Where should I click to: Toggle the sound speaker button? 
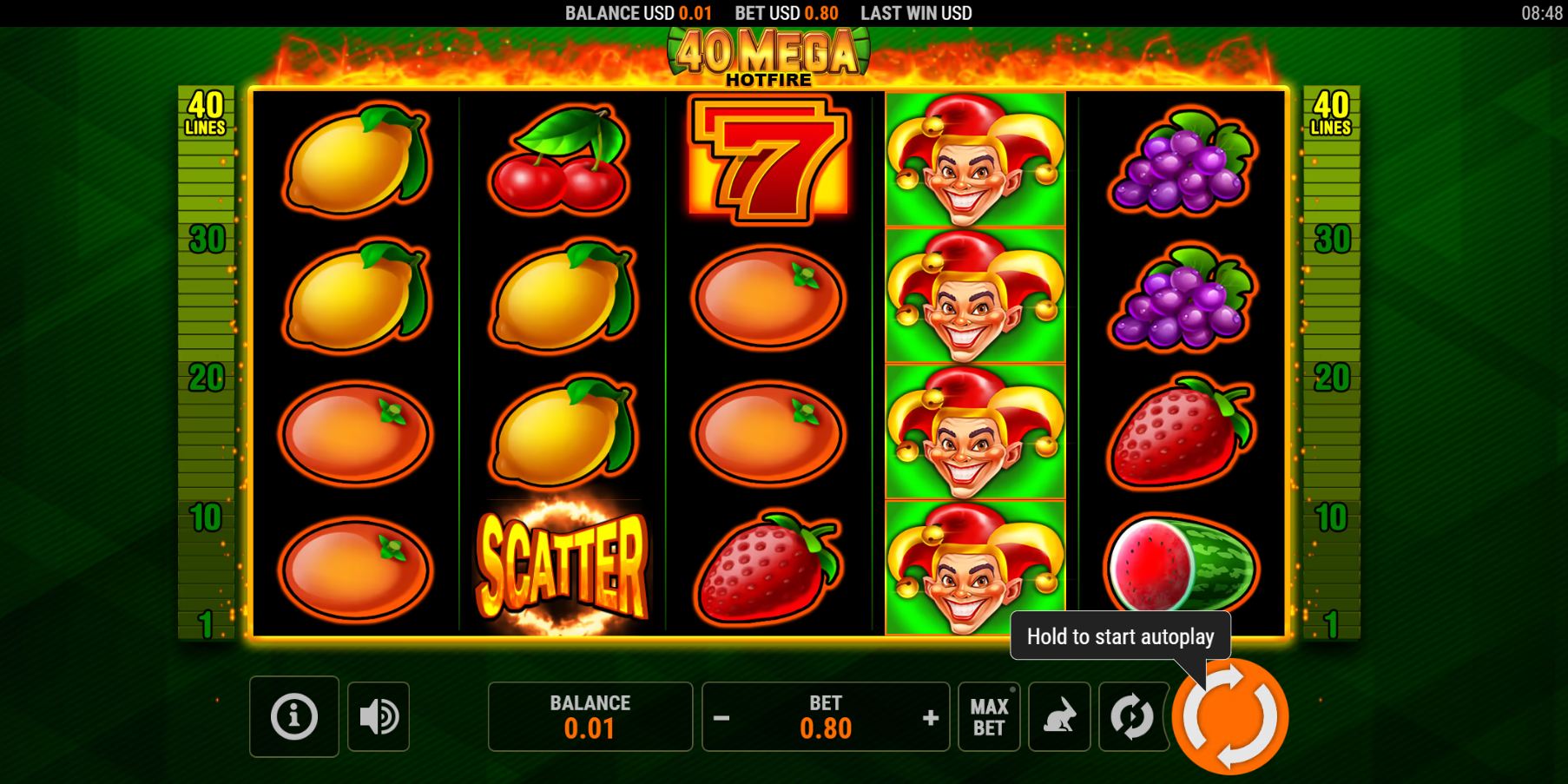point(379,716)
